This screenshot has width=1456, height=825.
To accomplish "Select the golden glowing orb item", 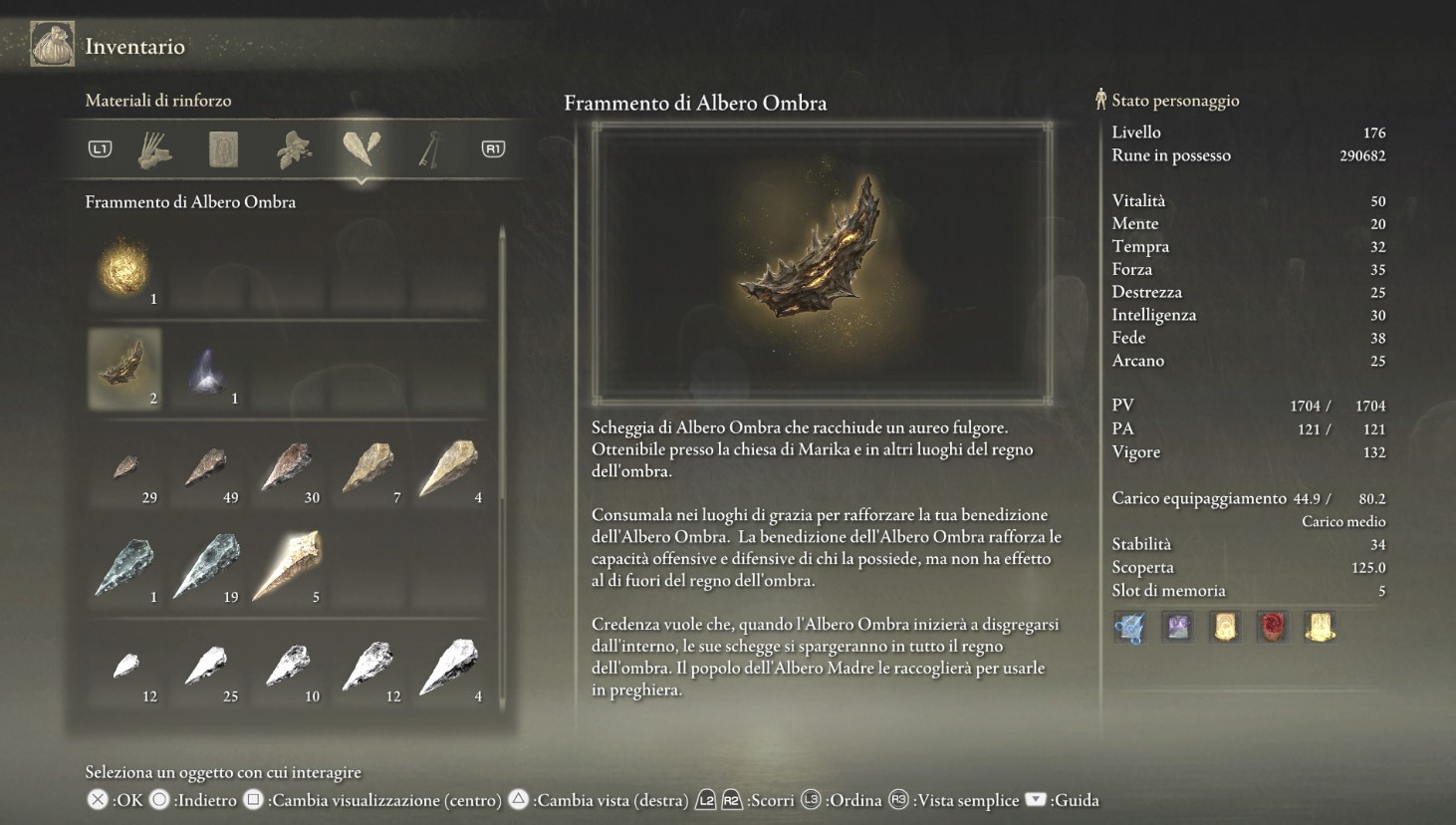I will pos(124,269).
